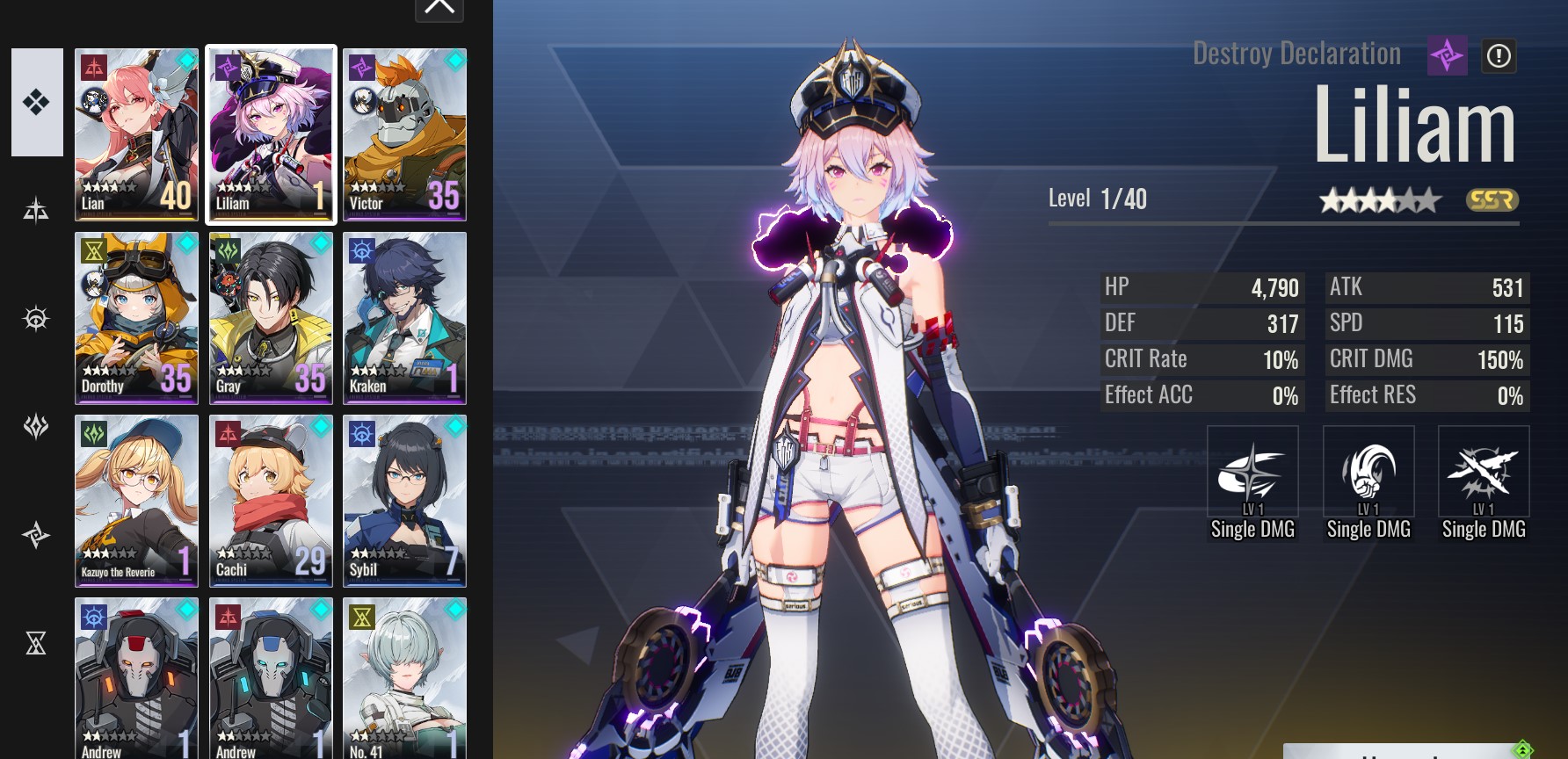Select Gray's character card
The image size is (1568, 759).
pyautogui.click(x=271, y=318)
